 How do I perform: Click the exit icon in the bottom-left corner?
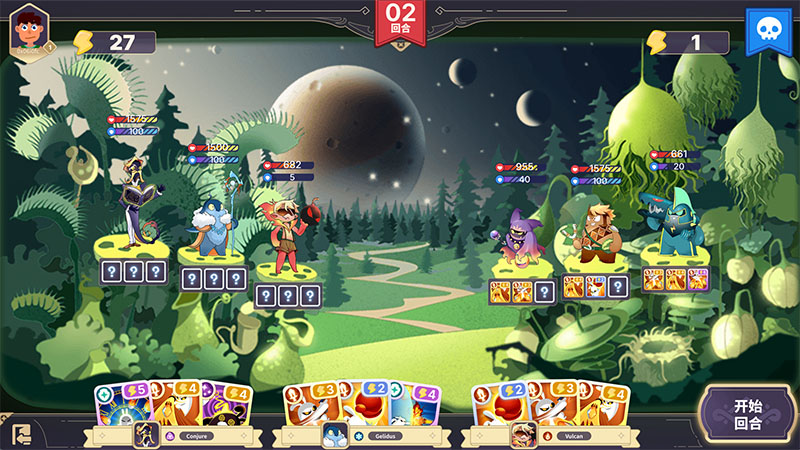21,435
